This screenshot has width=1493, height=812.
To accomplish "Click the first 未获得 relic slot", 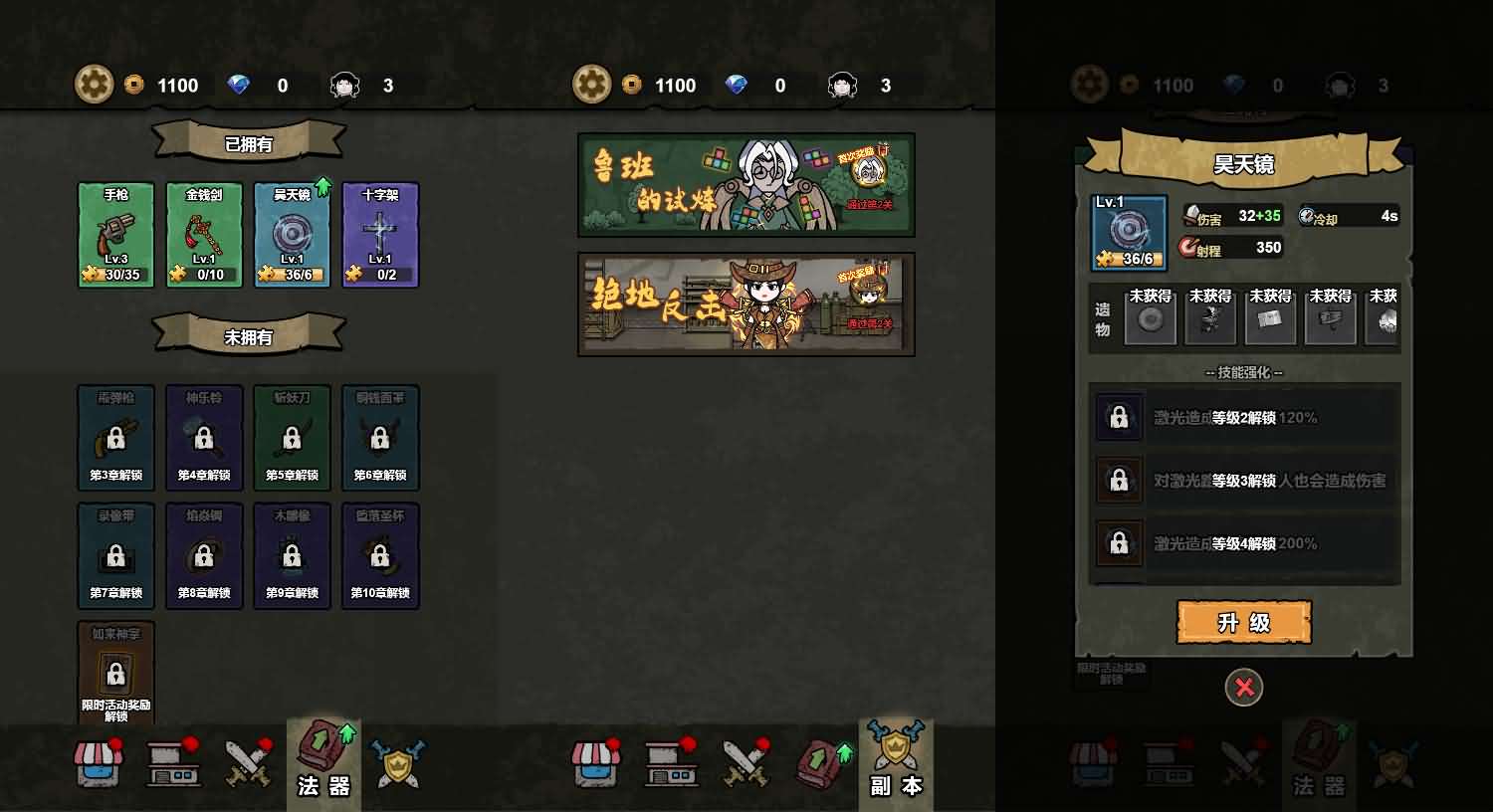I will pyautogui.click(x=1151, y=318).
